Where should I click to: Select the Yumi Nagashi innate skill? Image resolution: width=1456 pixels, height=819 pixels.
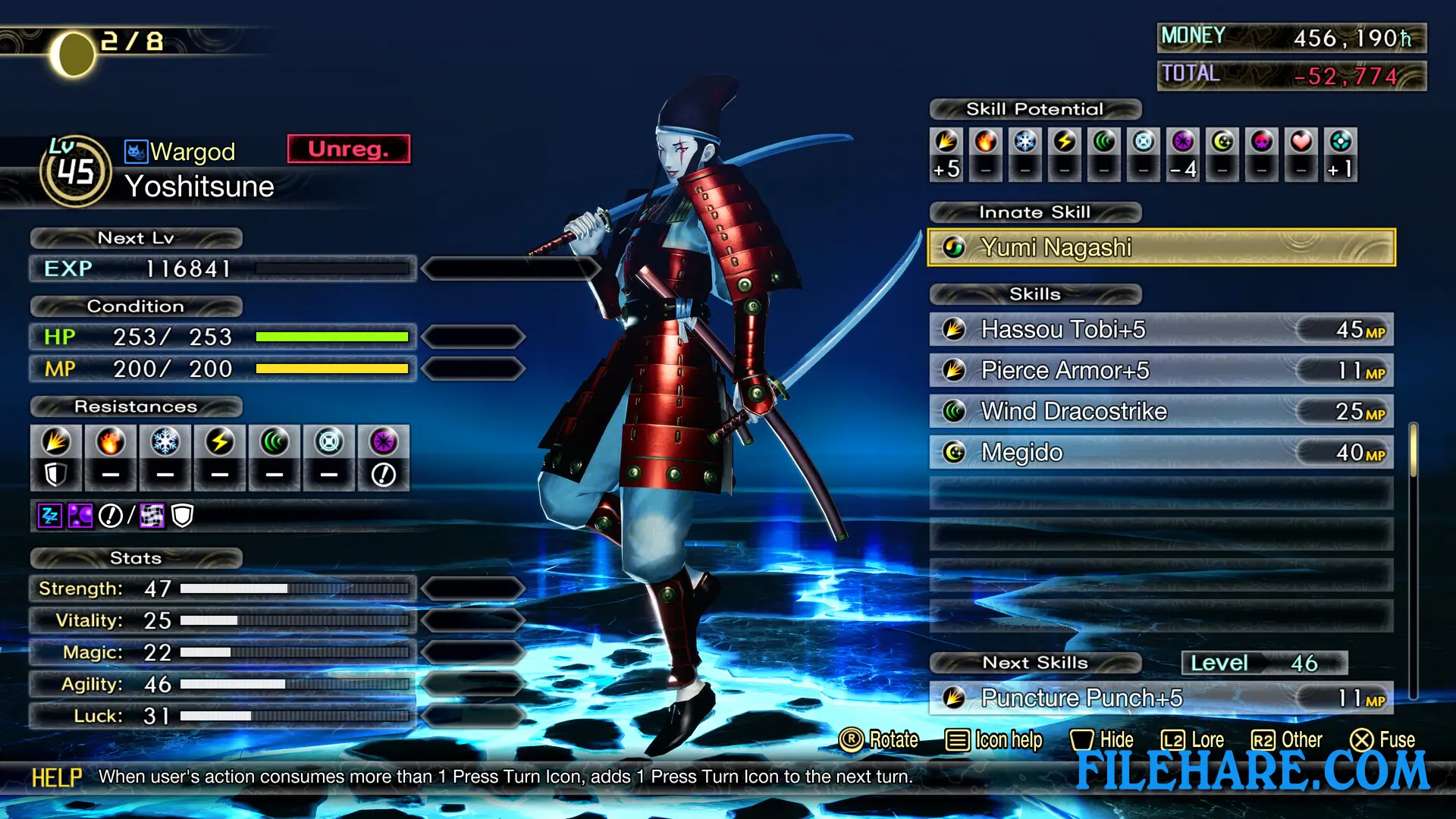[x=1160, y=247]
